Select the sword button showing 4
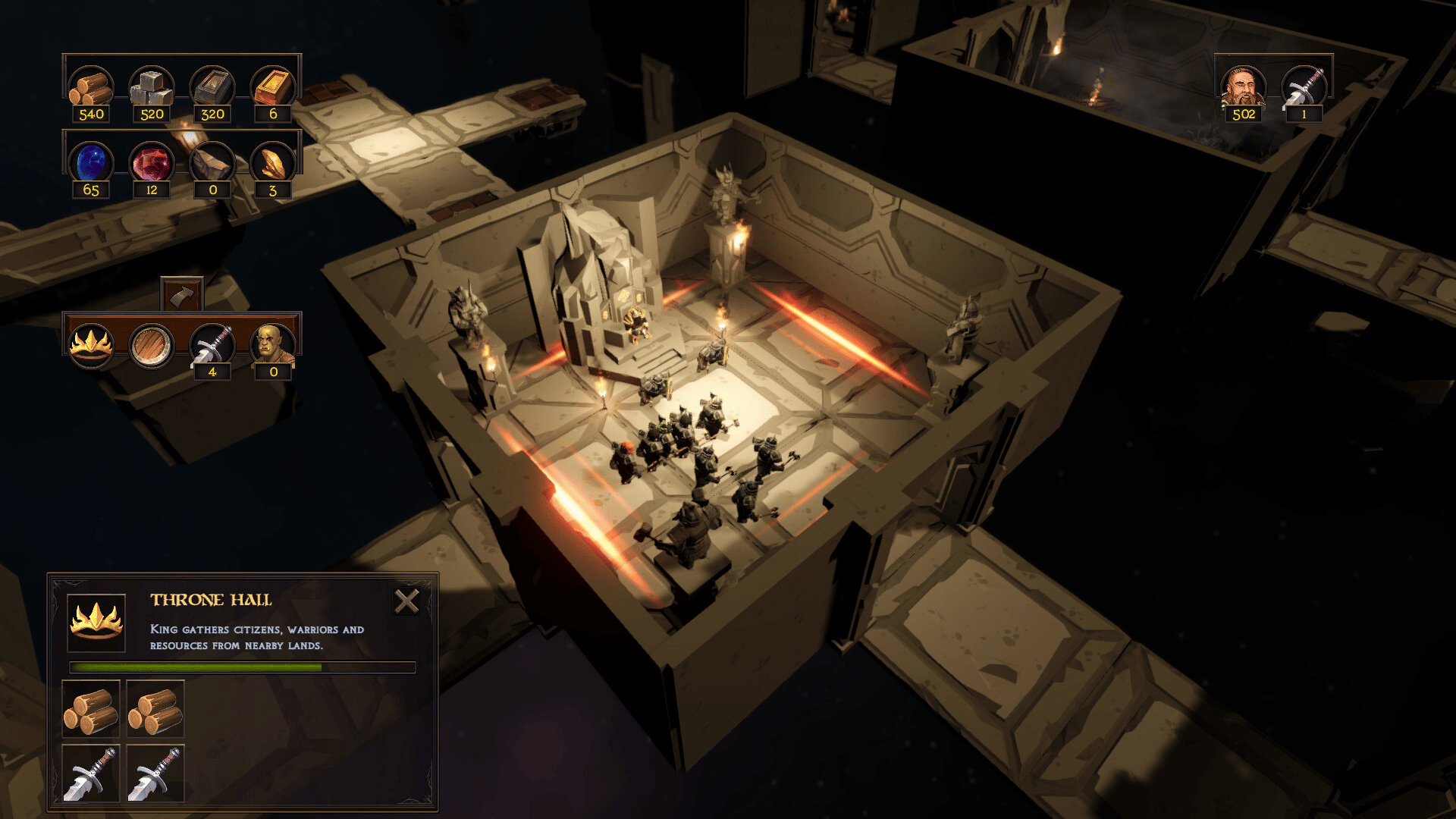The width and height of the screenshot is (1456, 819). [x=212, y=346]
